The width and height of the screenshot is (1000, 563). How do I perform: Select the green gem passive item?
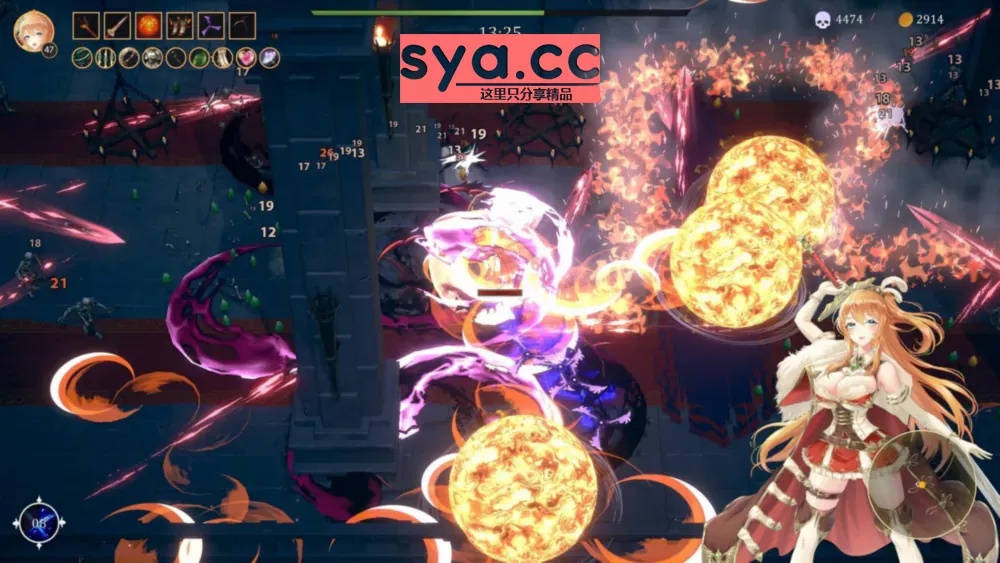pyautogui.click(x=200, y=58)
